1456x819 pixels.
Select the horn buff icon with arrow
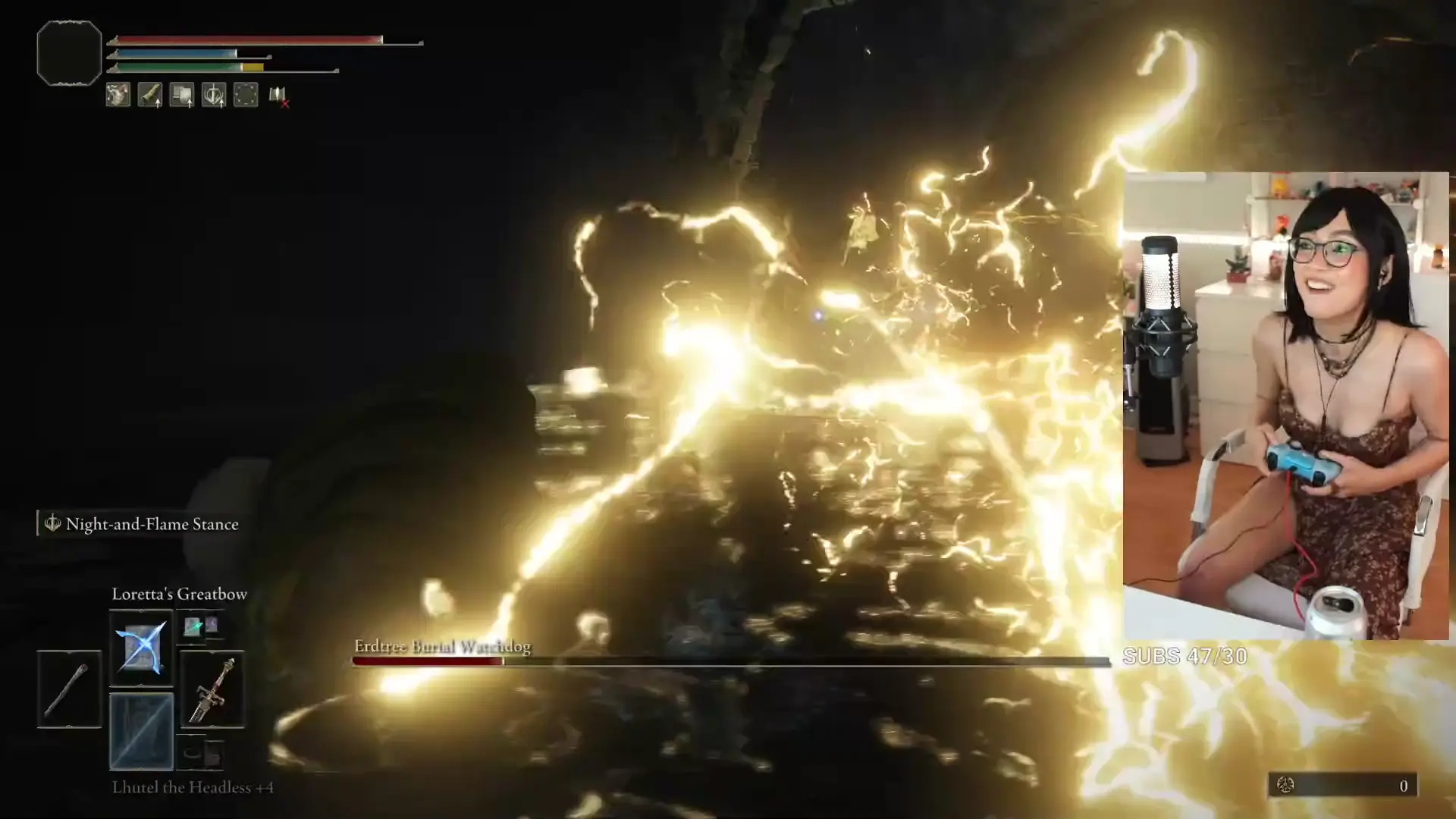(150, 95)
